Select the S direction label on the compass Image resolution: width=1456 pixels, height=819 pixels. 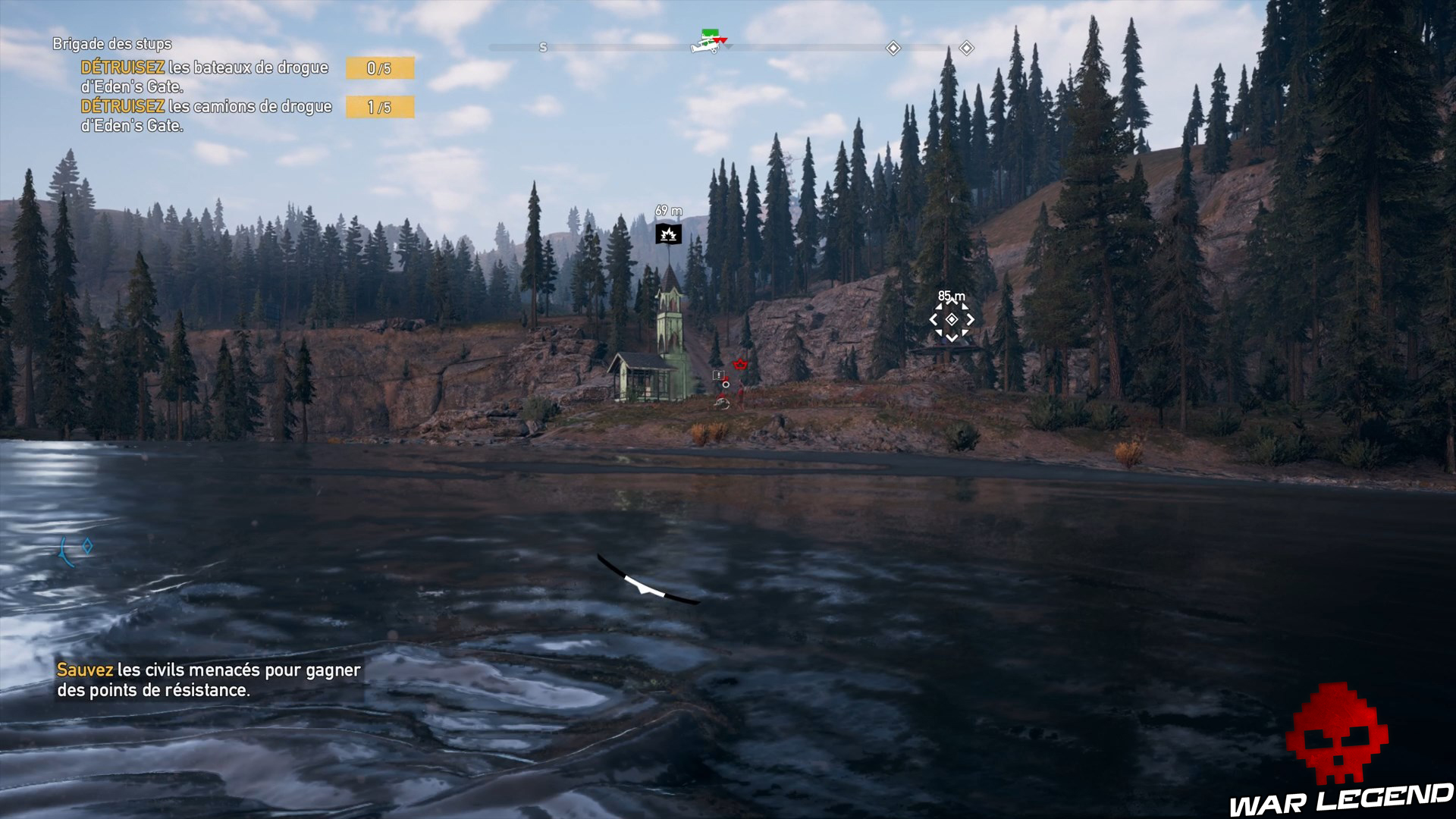(x=543, y=48)
